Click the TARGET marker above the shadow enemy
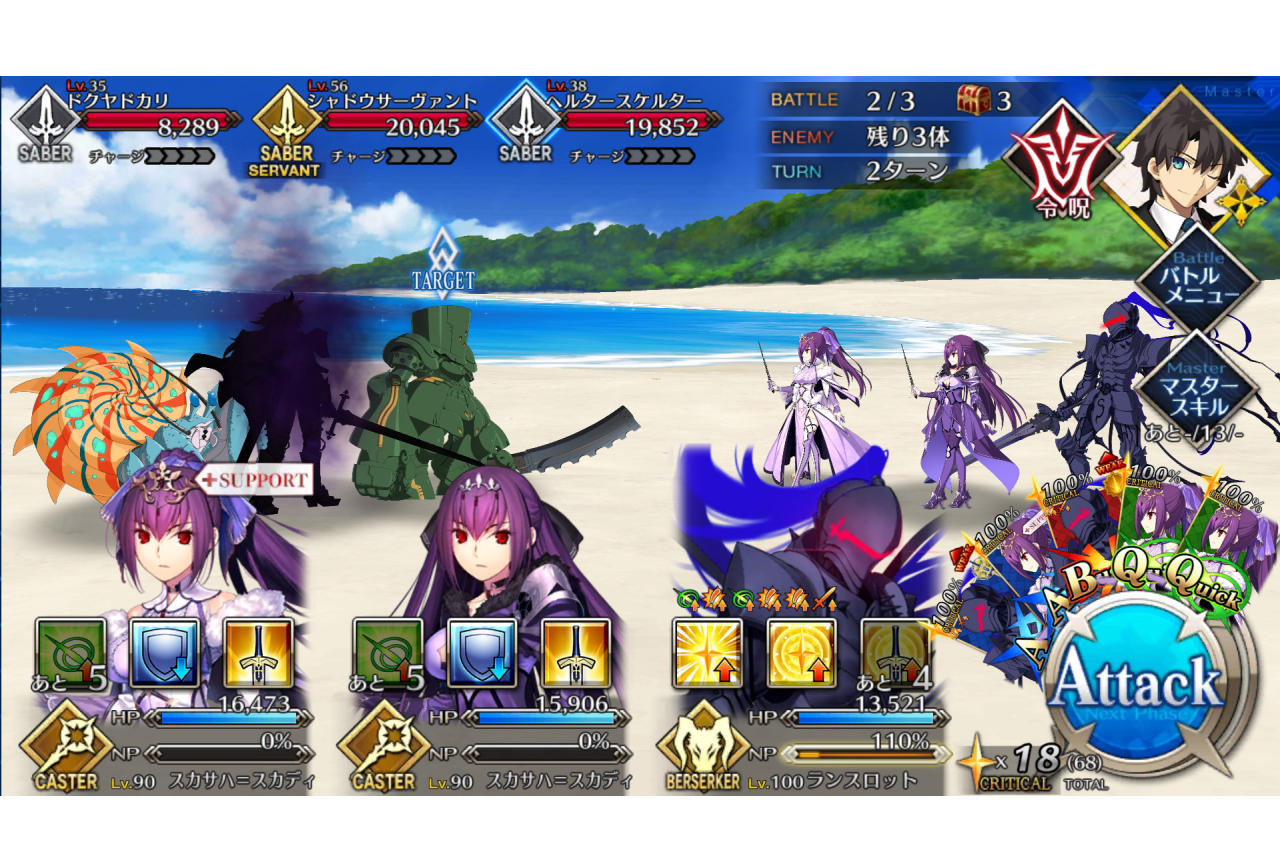Viewport: 1280px width, 864px height. 443,260
